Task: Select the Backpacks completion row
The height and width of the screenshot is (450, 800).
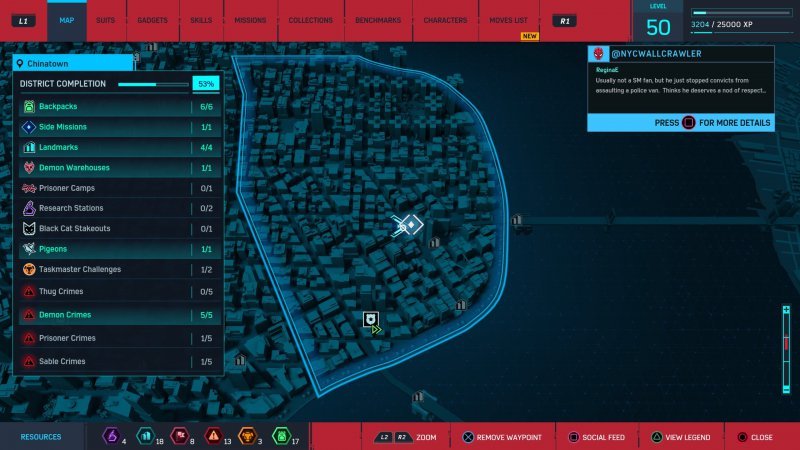Action: pyautogui.click(x=117, y=107)
